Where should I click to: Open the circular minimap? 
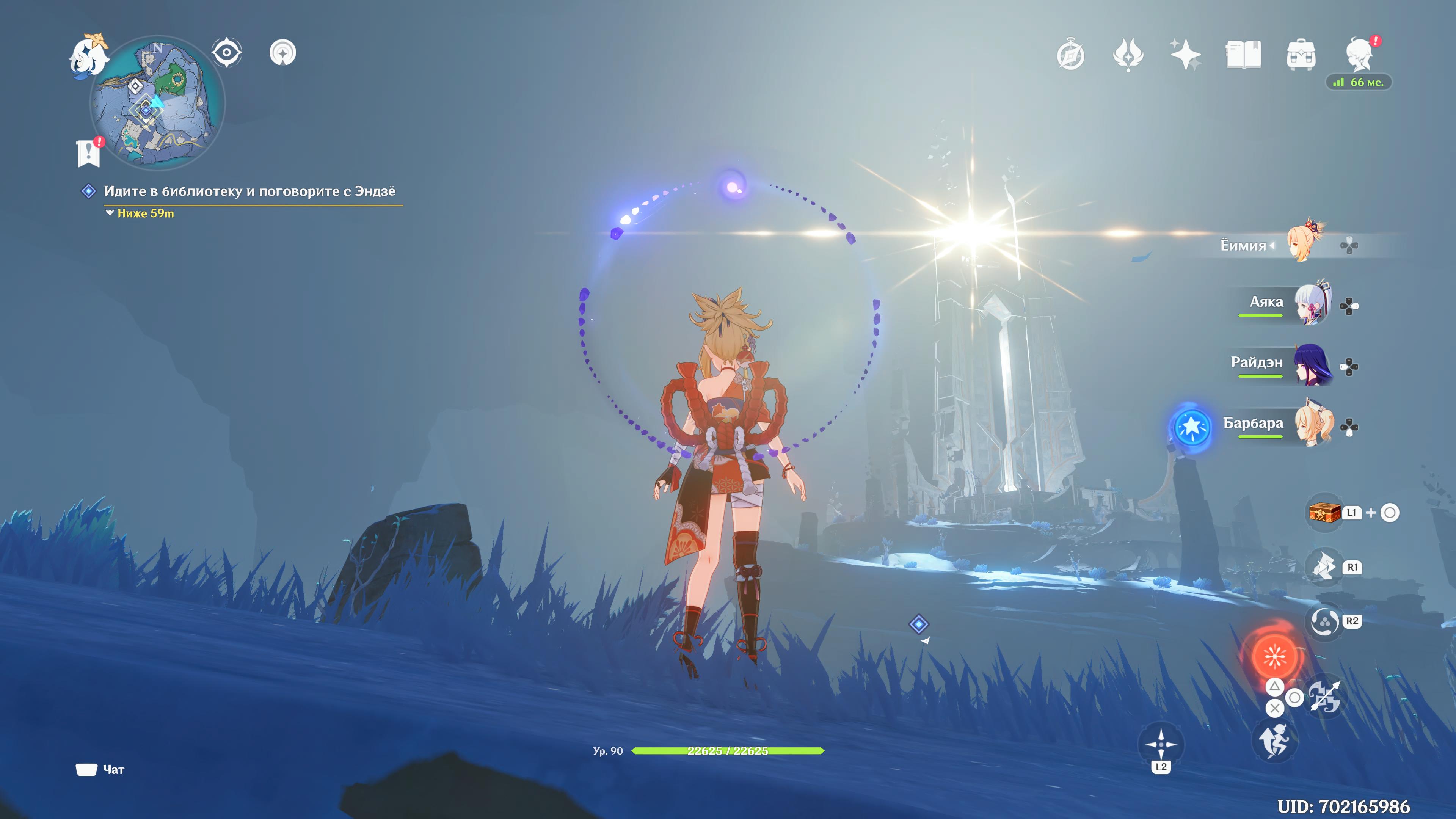(x=158, y=104)
